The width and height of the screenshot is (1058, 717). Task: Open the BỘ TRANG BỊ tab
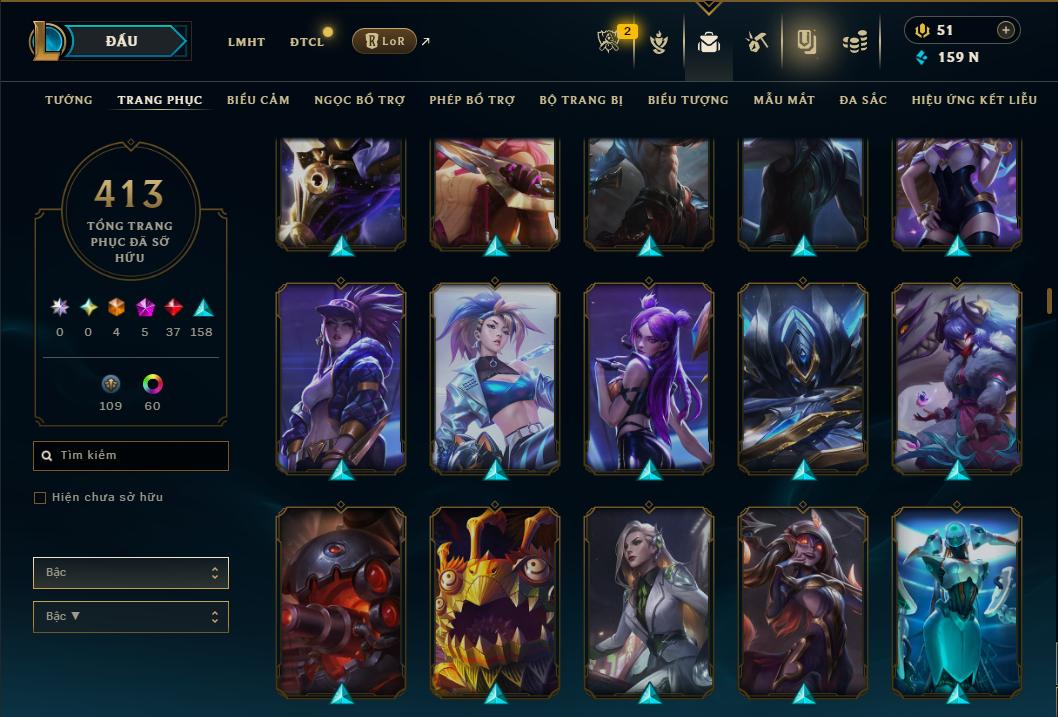pos(581,100)
